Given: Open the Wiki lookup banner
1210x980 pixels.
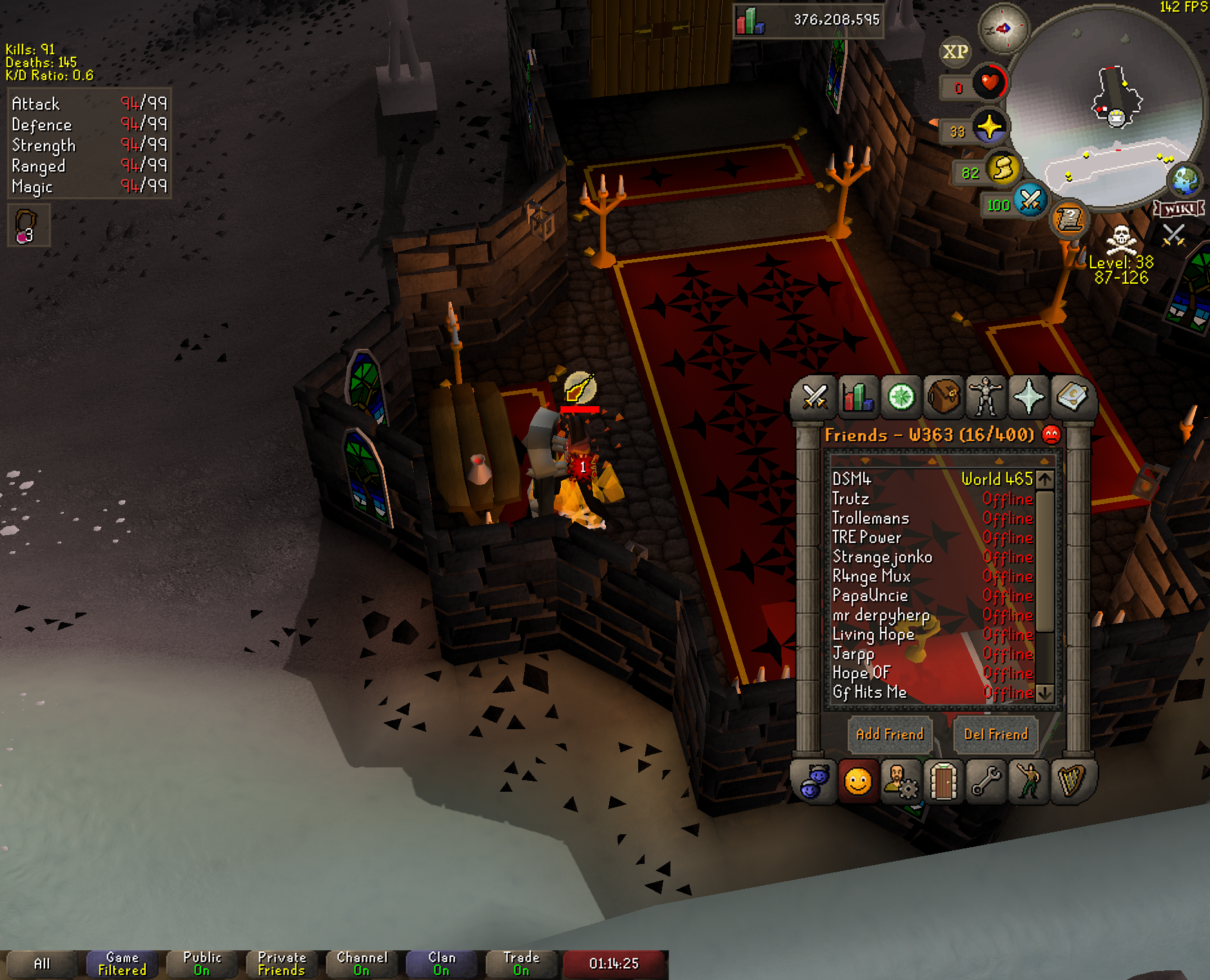Looking at the screenshot, I should [x=1179, y=209].
